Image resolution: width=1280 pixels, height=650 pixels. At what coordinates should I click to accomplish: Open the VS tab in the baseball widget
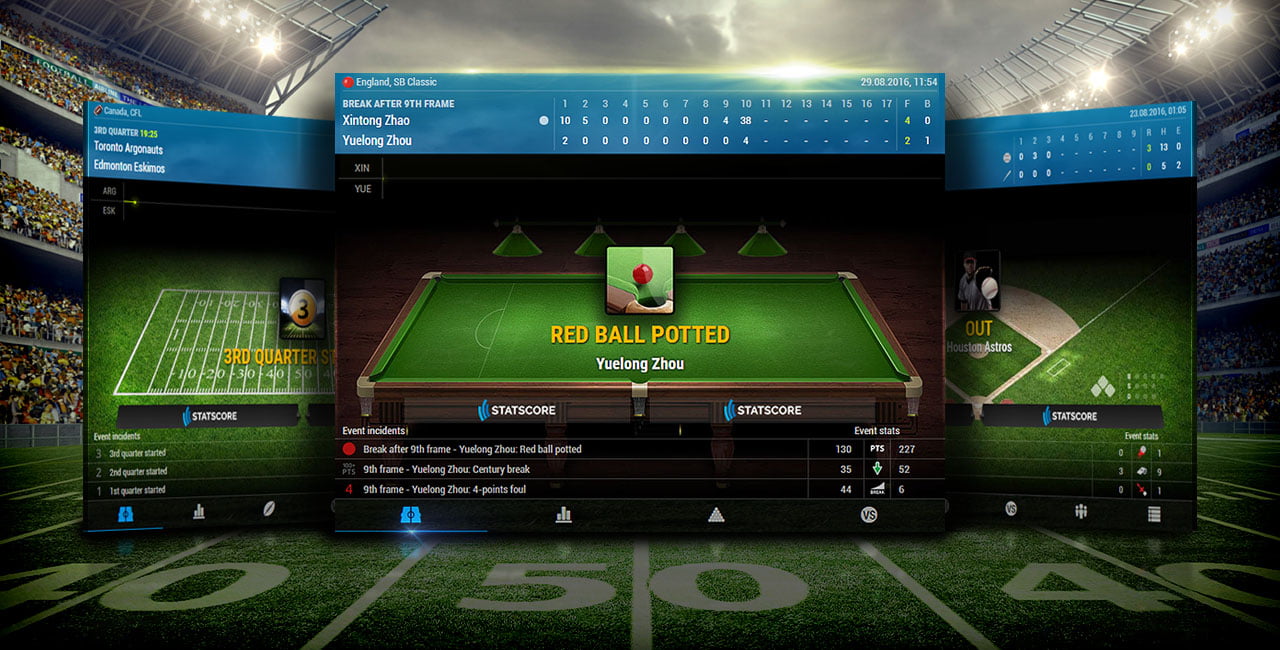1011,509
